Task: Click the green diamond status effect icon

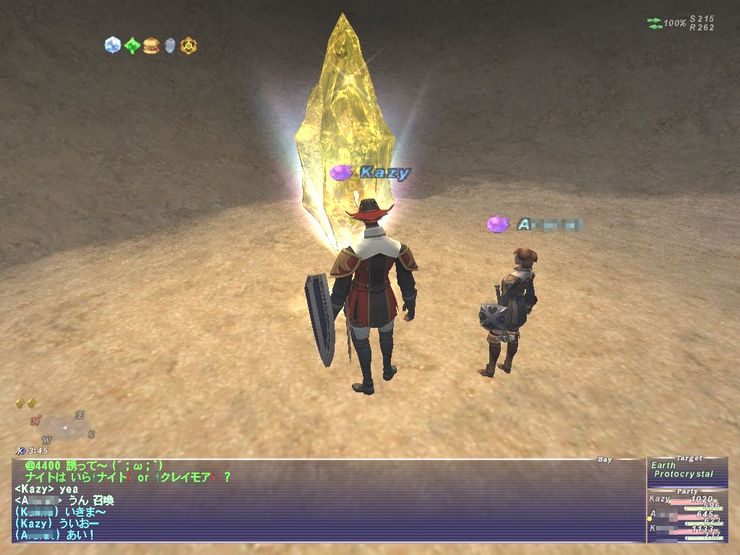Action: point(132,45)
